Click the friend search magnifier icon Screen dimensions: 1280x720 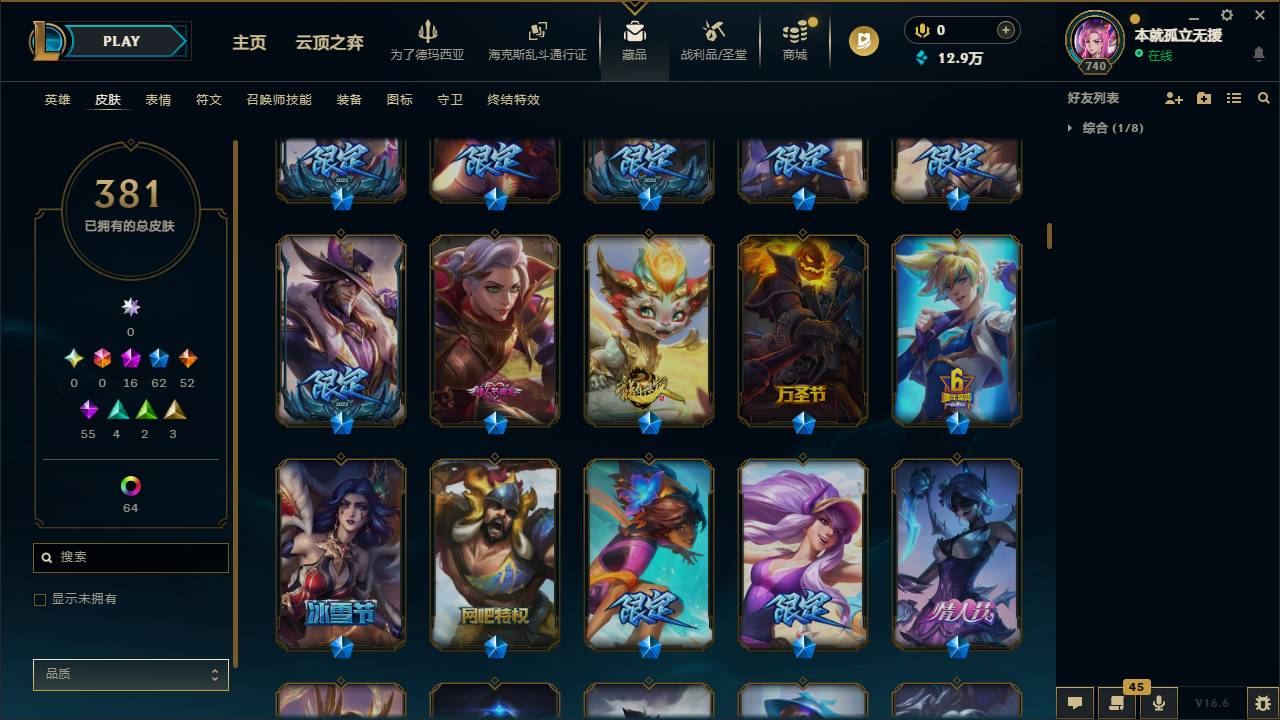1264,97
